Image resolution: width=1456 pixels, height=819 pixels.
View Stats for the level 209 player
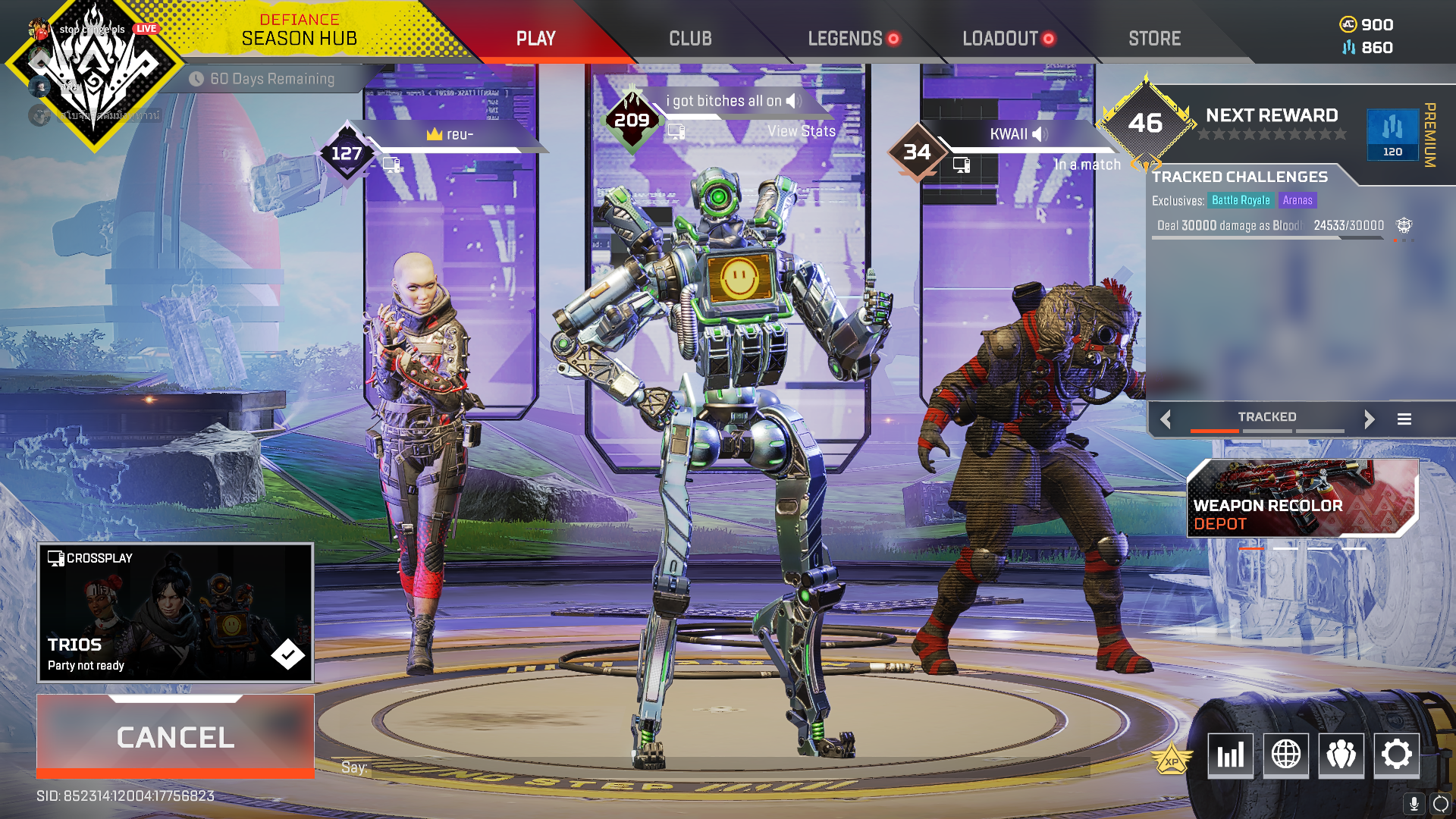[x=801, y=131]
